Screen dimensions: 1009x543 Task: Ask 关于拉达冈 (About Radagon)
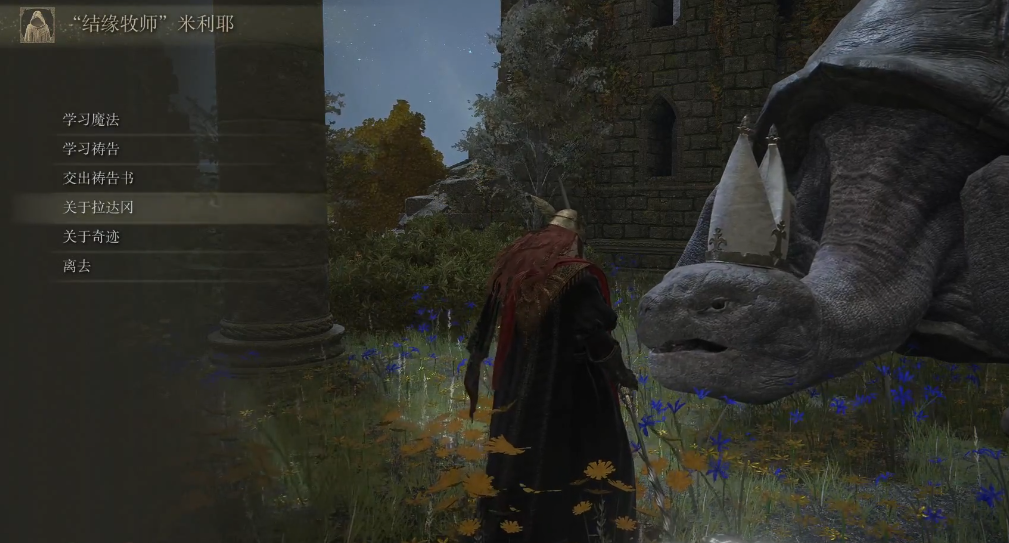98,208
